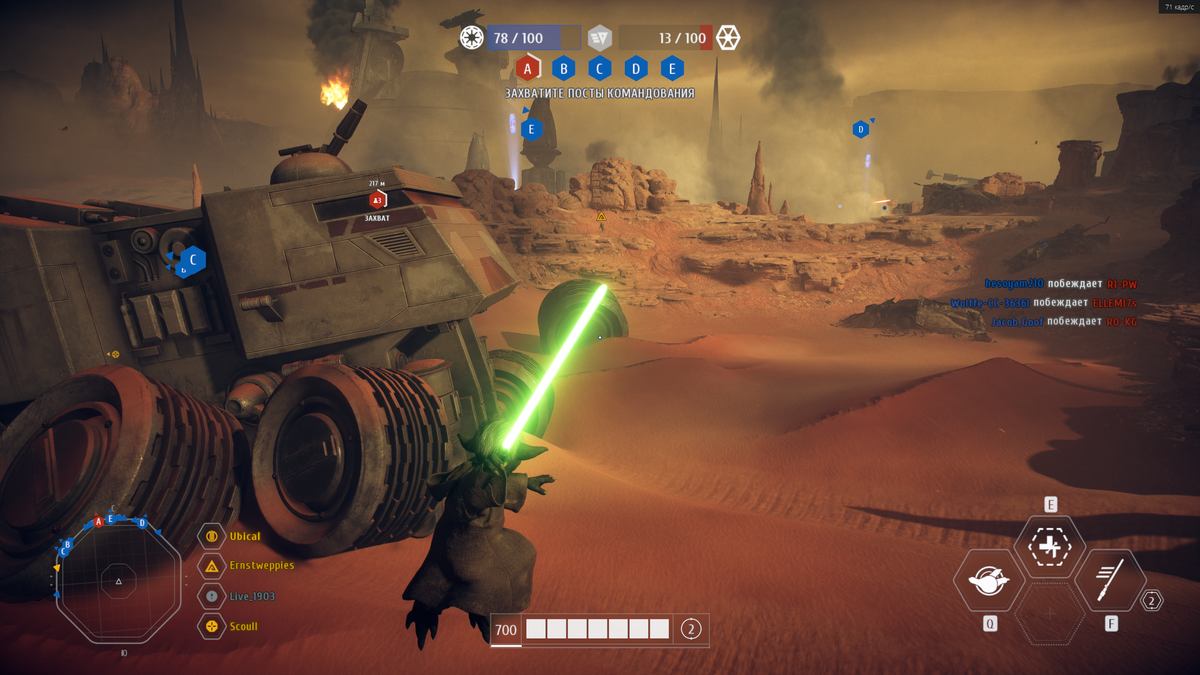Activate the lightsaber dash attack ability

1111,580
